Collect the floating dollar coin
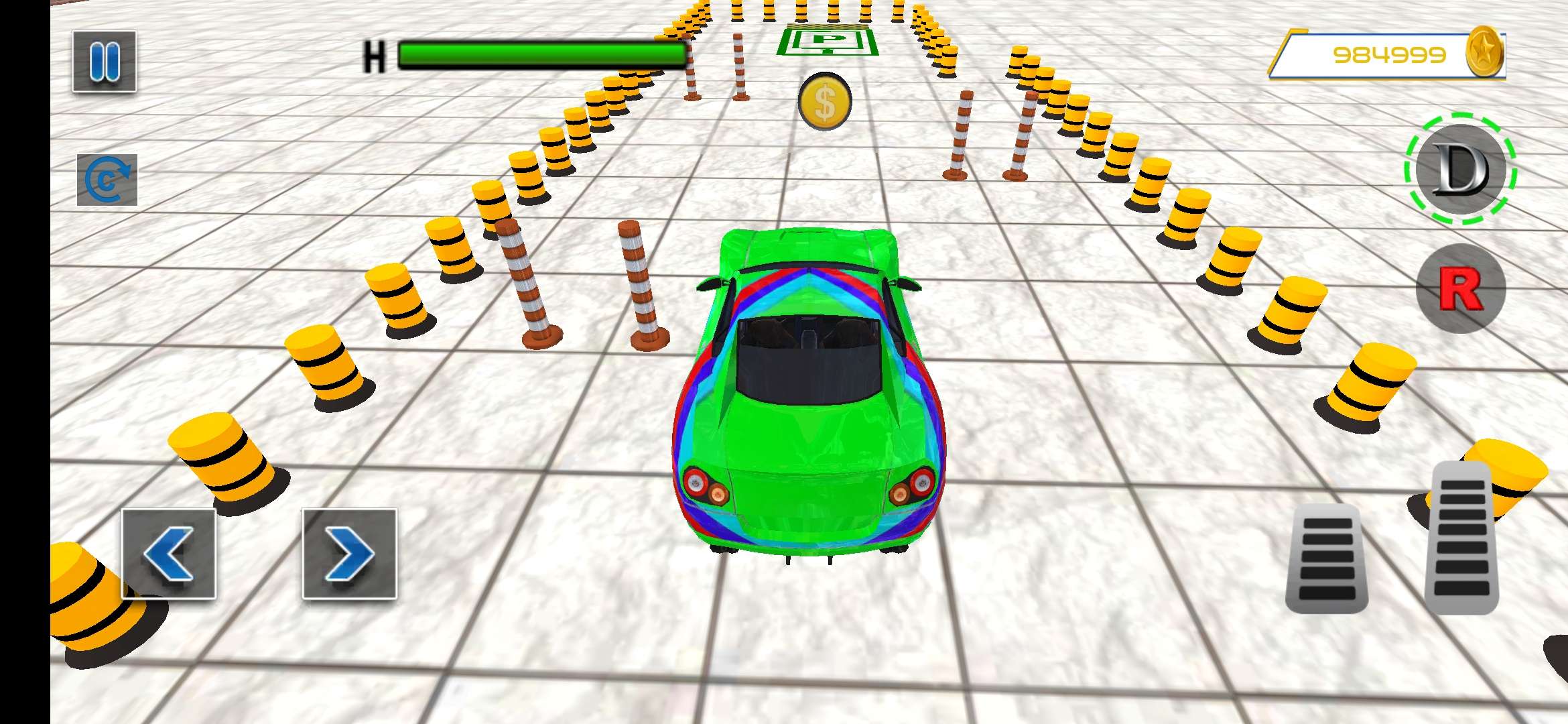Image resolution: width=1568 pixels, height=724 pixels. click(x=826, y=102)
